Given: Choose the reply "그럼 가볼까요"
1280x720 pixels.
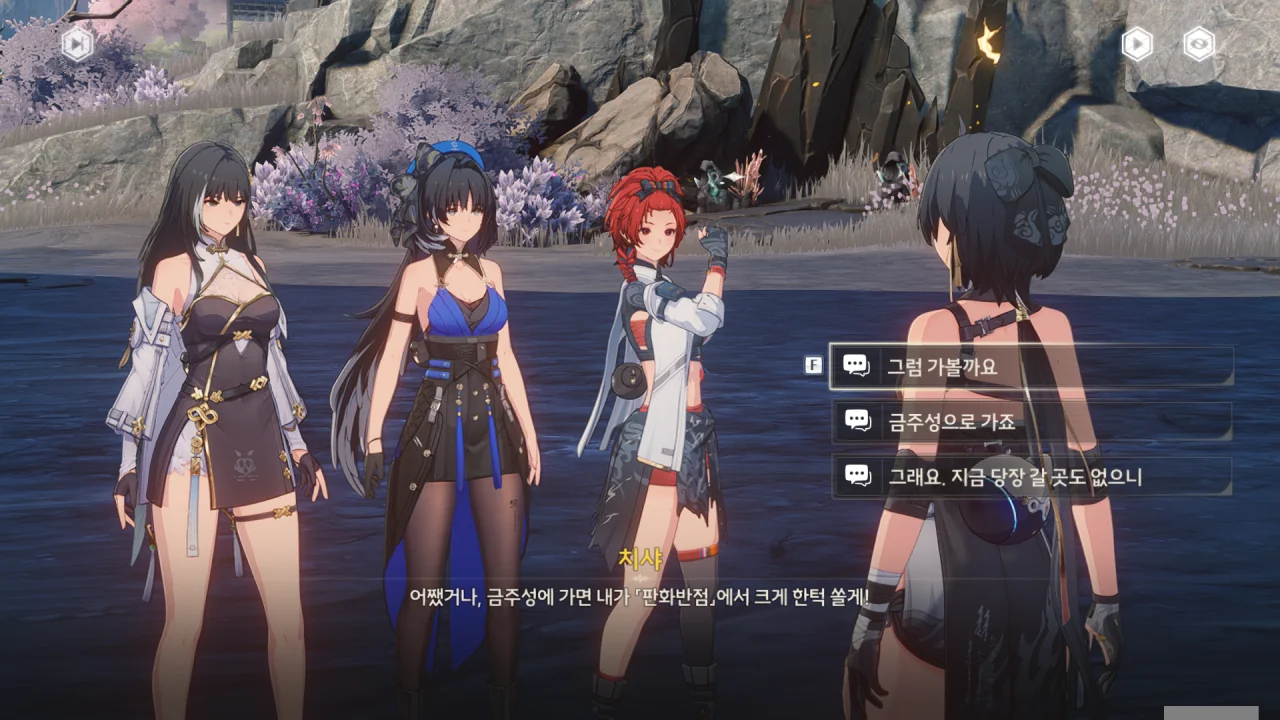Looking at the screenshot, I should [x=1030, y=366].
